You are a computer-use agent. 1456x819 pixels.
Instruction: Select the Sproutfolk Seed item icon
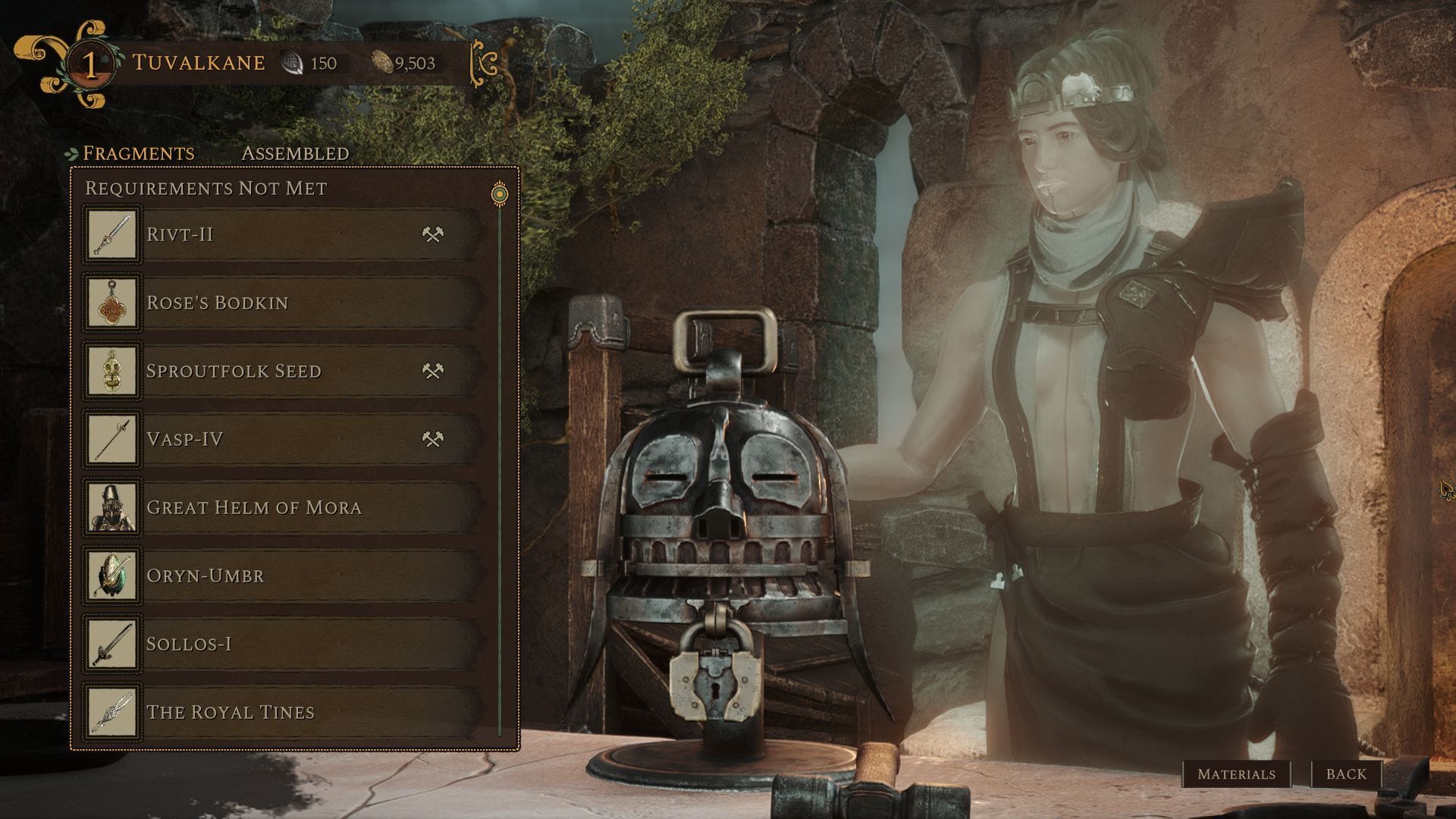coord(111,370)
